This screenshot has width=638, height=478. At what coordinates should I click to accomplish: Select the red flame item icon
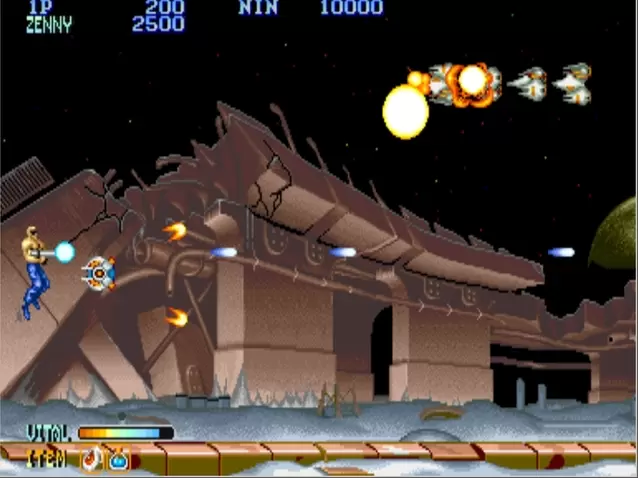click(92, 459)
